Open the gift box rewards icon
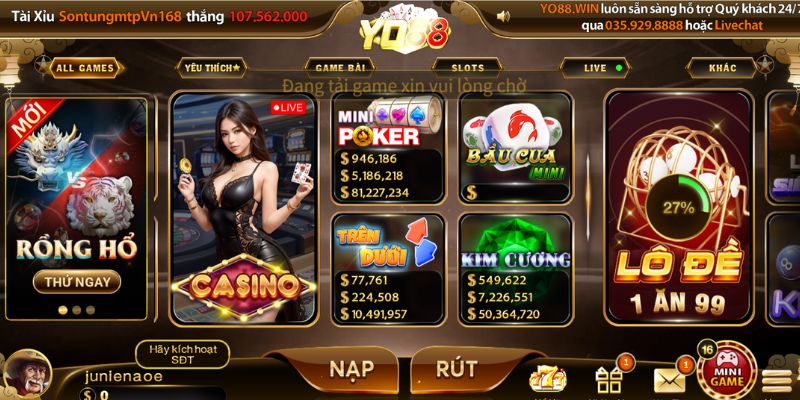800x400 pixels. tap(609, 379)
